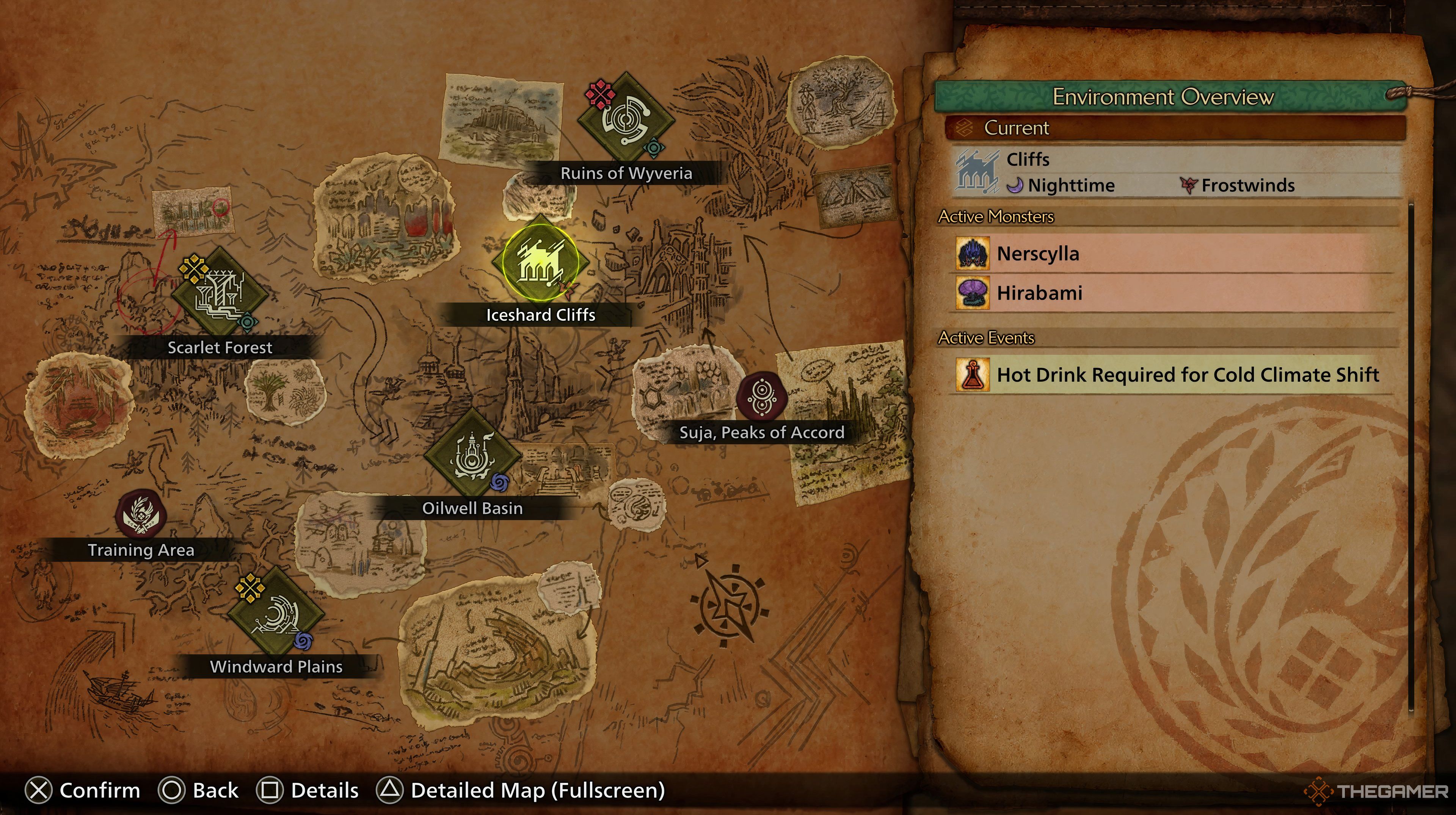Select the Current environment row
The height and width of the screenshot is (815, 1456).
(x=1175, y=128)
